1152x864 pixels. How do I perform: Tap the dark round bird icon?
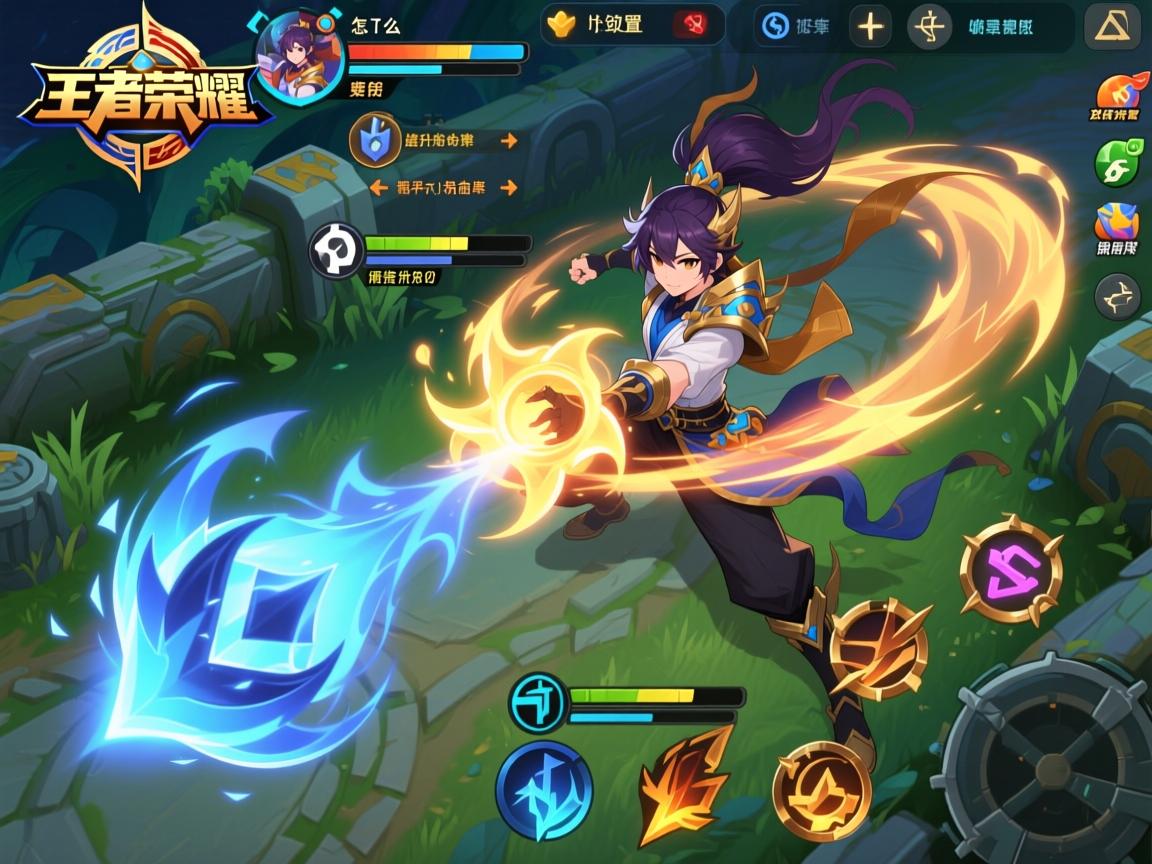1117,296
